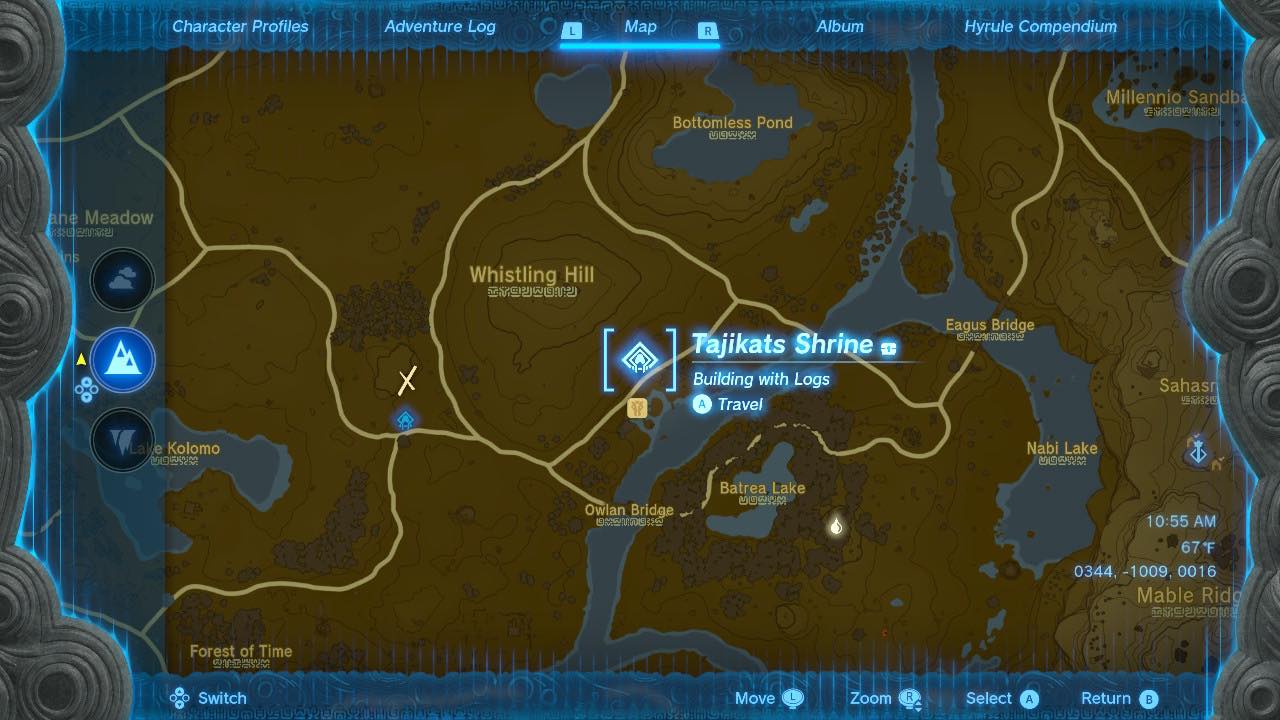Open the Depths map layer icon
This screenshot has height=720, width=1280.
click(x=121, y=440)
